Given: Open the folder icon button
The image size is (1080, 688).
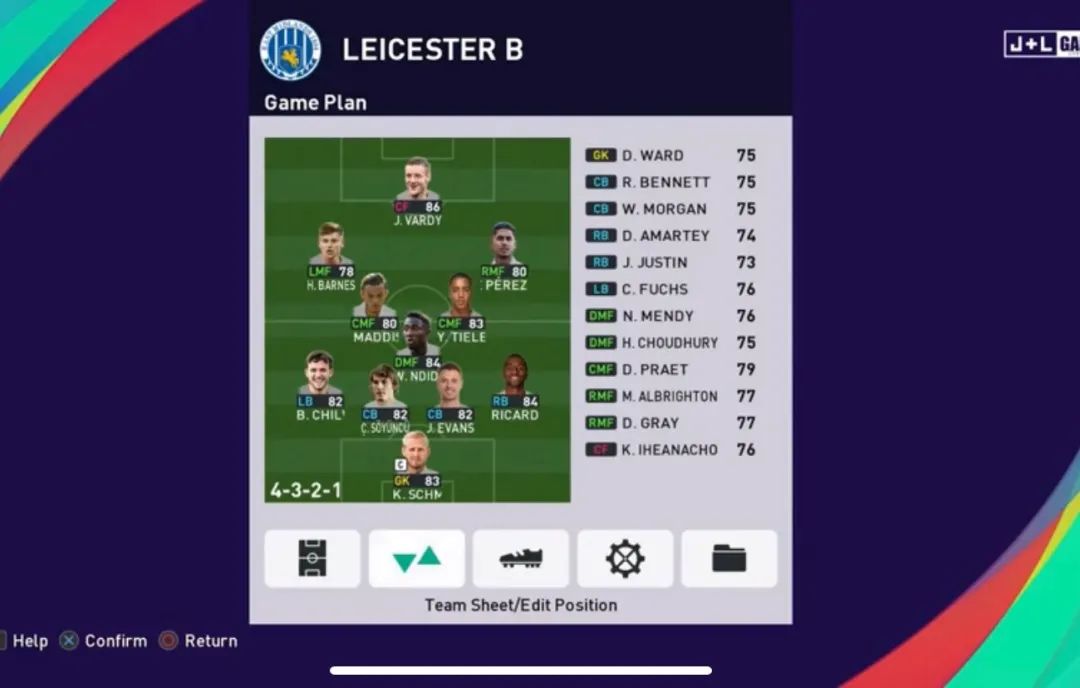Looking at the screenshot, I should (x=729, y=558).
